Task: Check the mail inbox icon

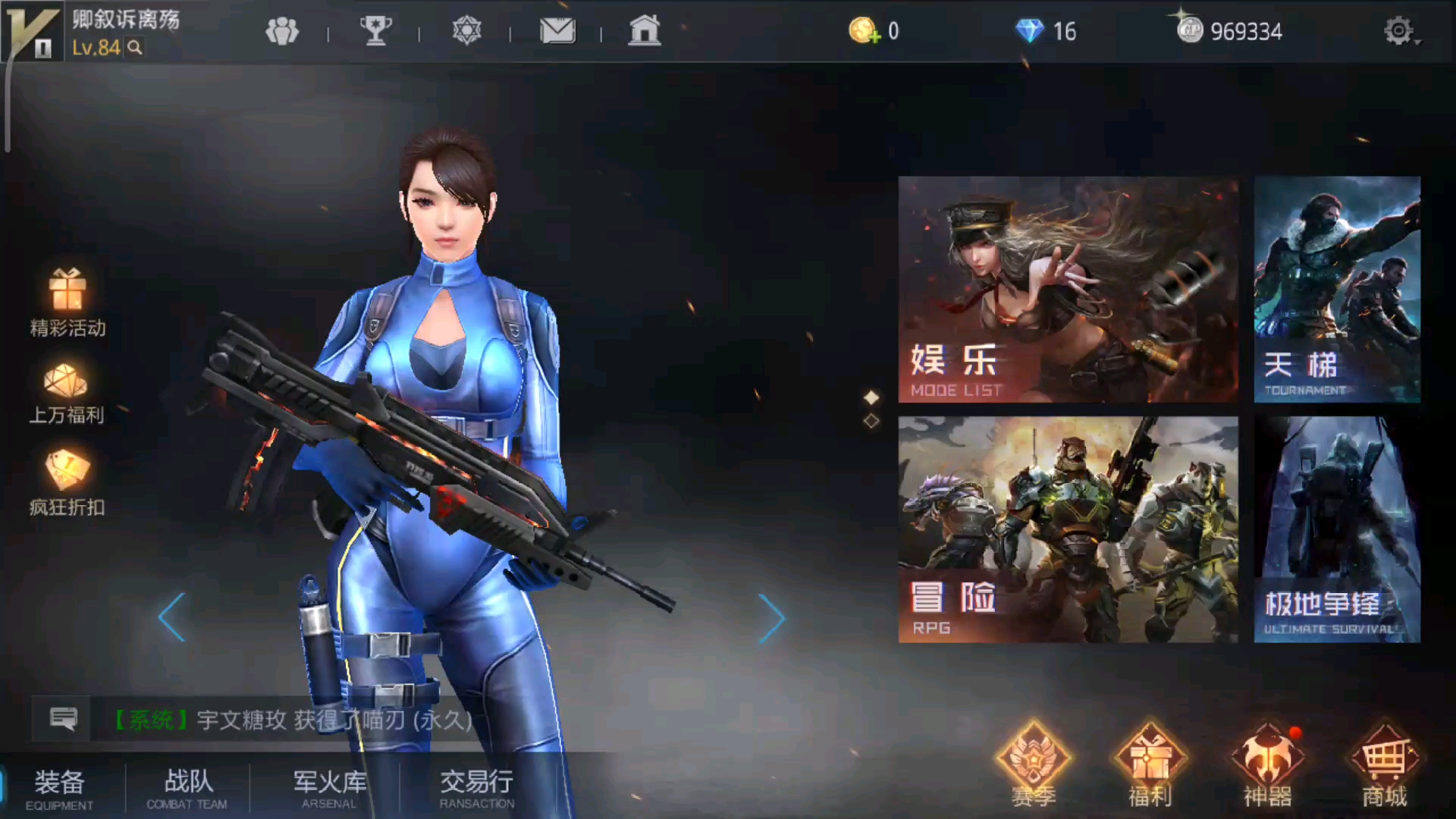Action: (557, 31)
